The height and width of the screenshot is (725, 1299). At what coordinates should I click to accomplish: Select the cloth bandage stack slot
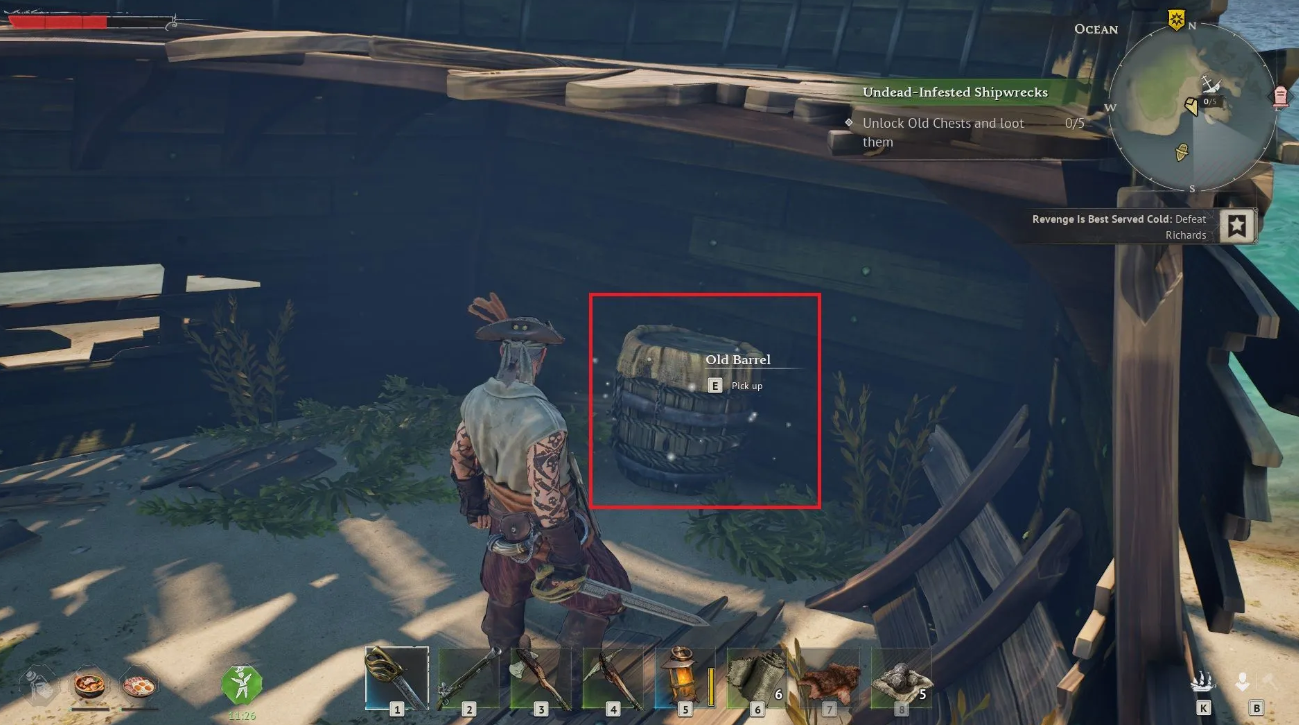756,677
